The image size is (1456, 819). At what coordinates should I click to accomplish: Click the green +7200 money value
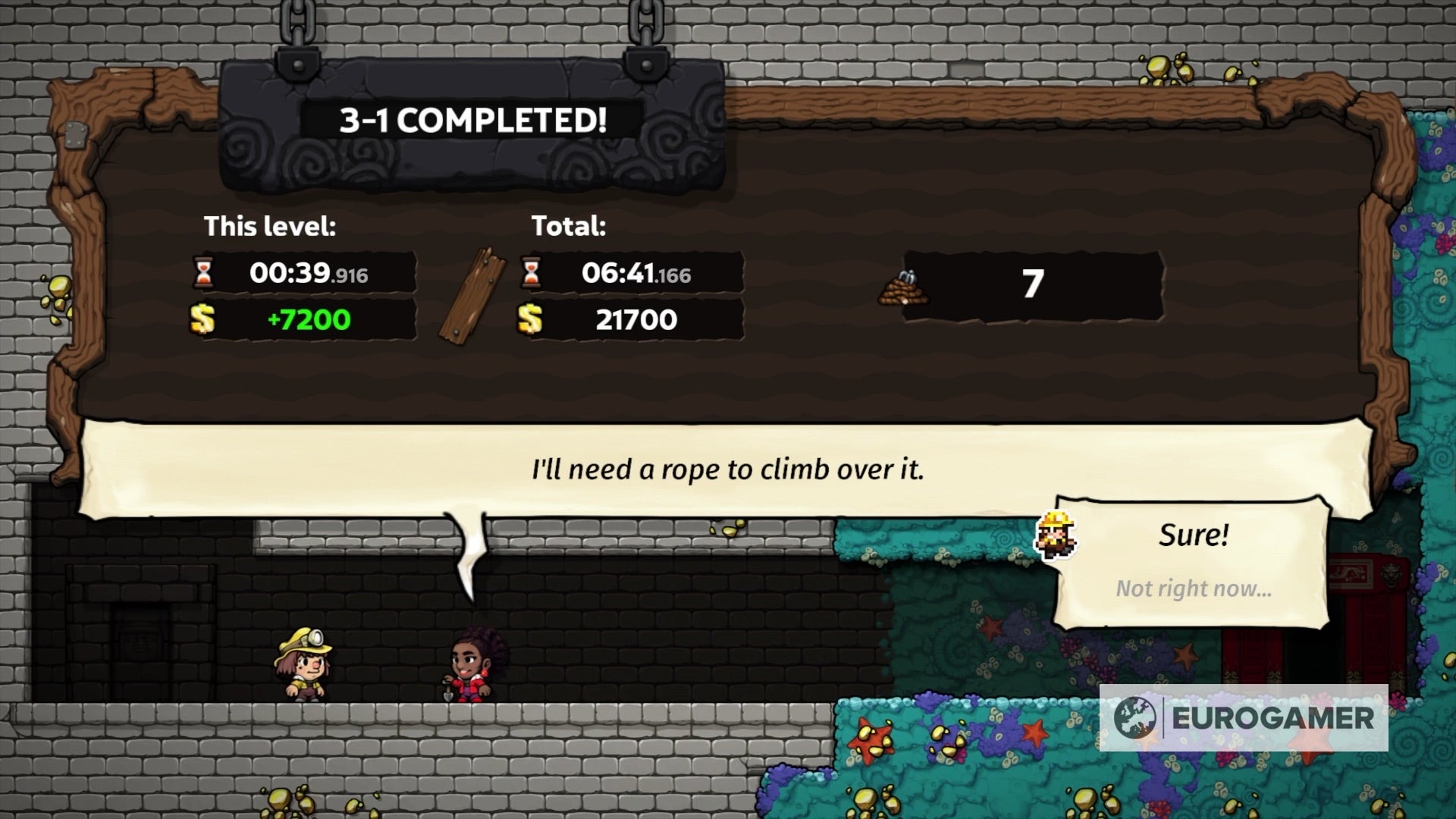pos(311,319)
